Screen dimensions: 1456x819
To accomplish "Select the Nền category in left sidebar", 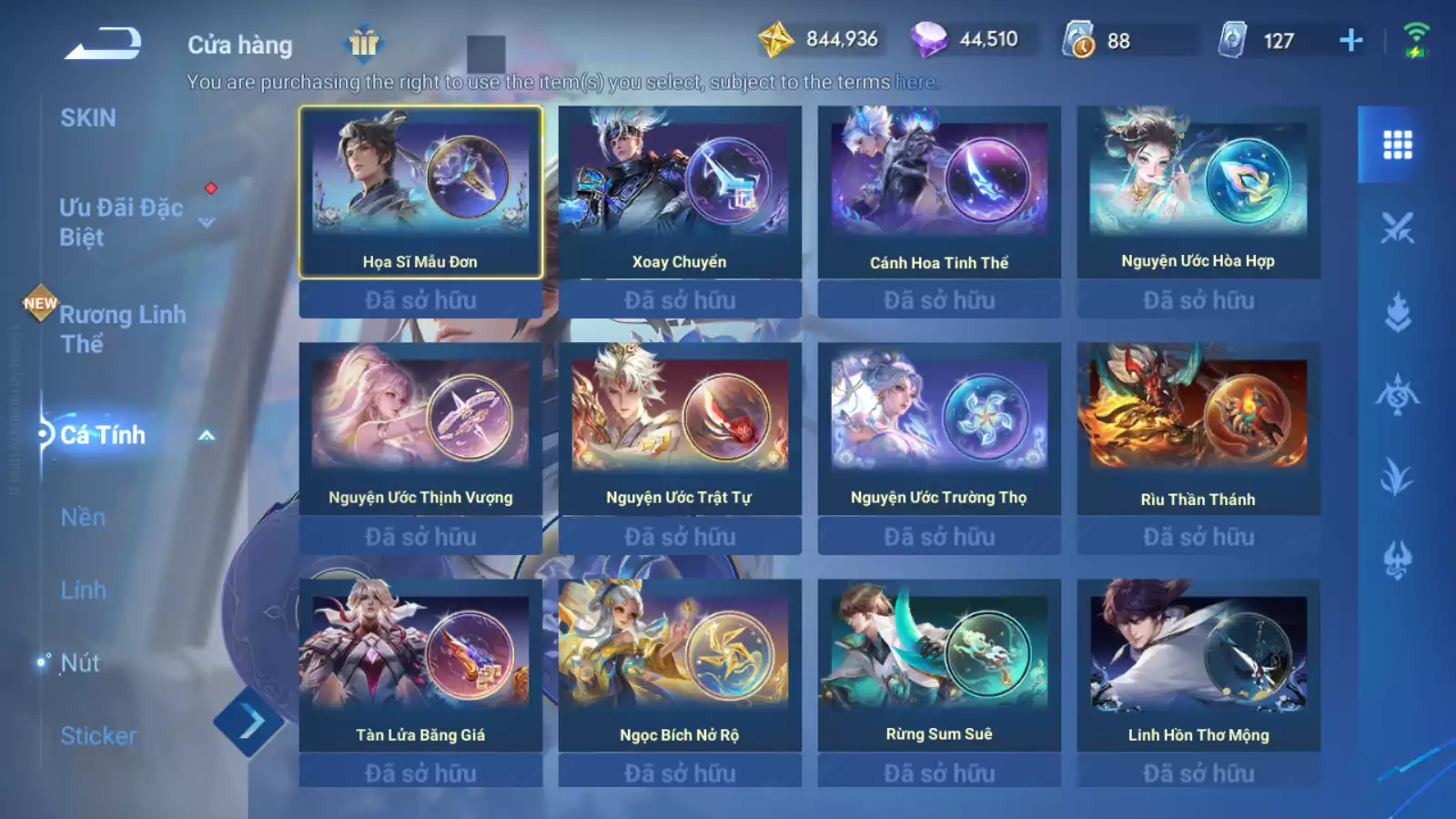I will tap(83, 518).
